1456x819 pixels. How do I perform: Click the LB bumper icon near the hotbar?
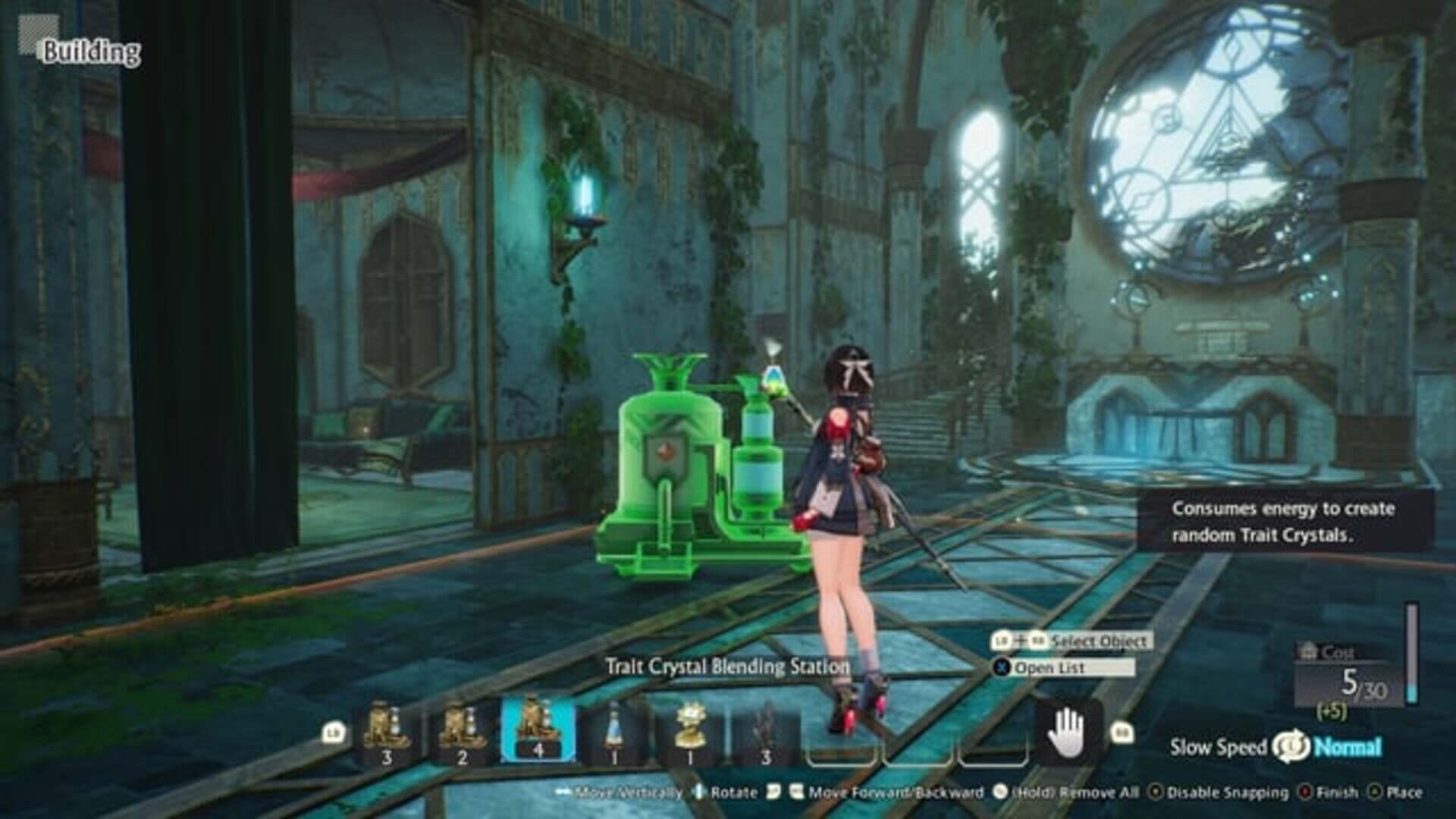331,733
